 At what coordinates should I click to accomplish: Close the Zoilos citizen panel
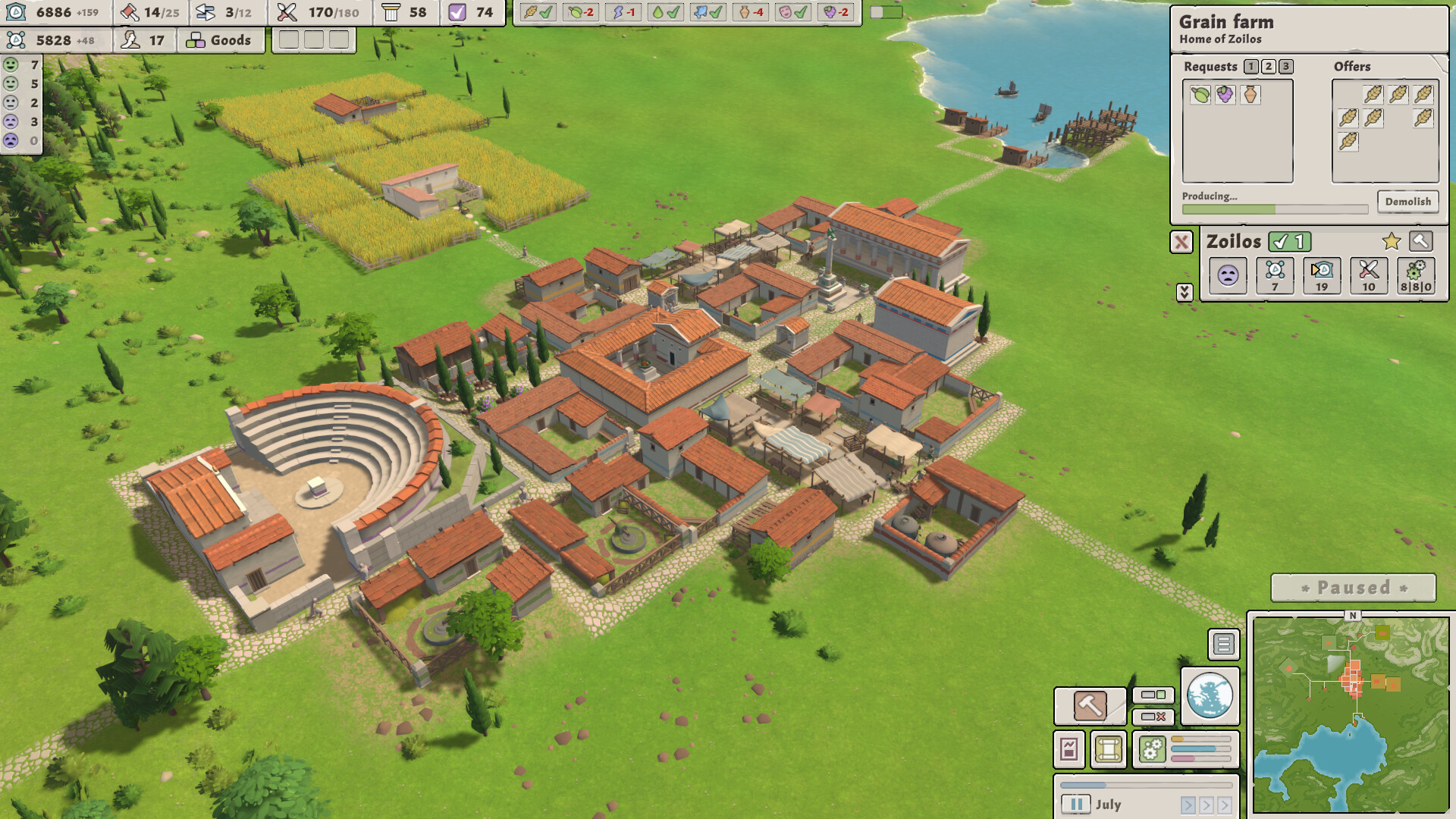1181,242
